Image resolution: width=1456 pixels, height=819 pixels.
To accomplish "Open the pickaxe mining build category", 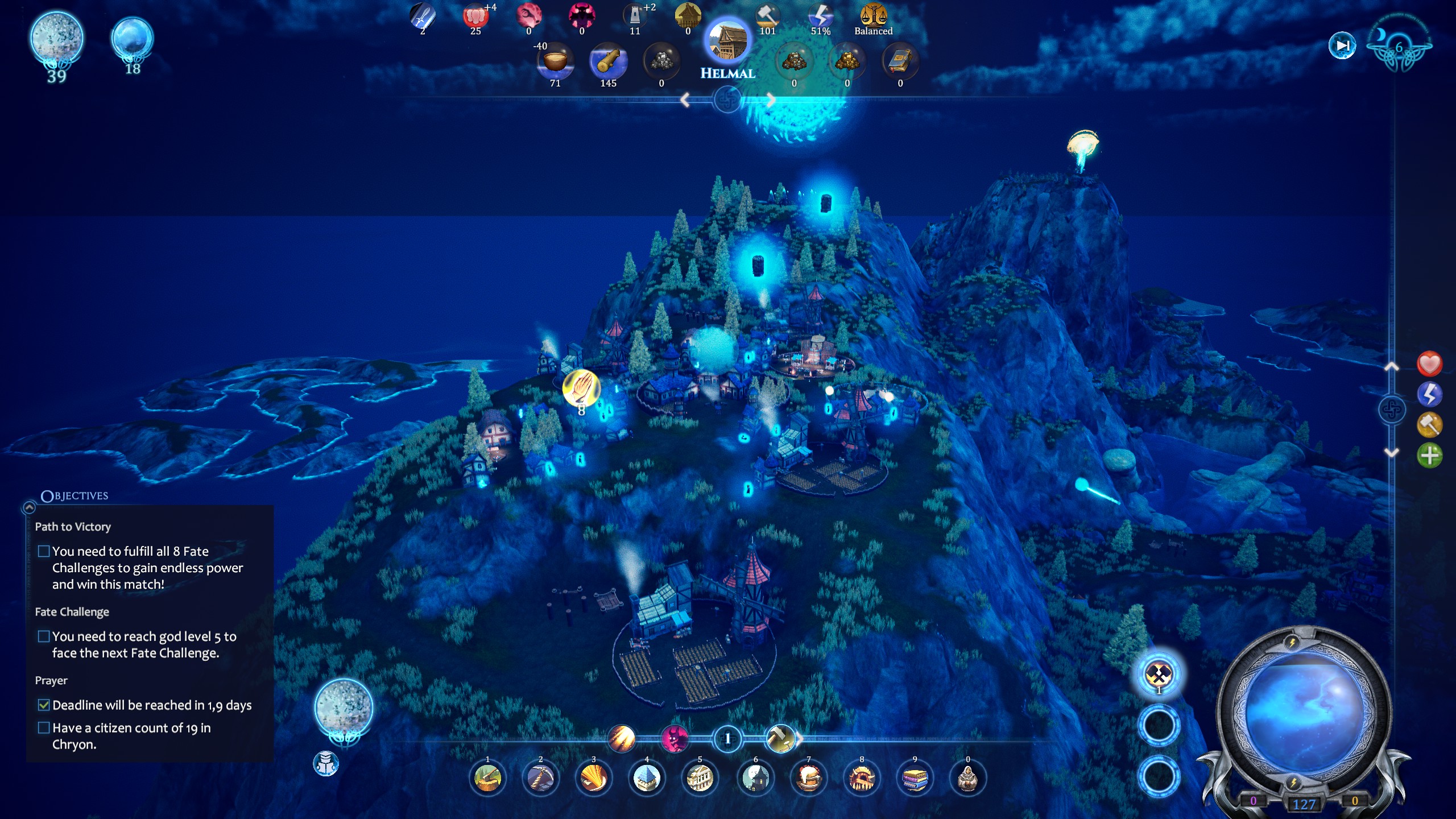I will coord(540,778).
